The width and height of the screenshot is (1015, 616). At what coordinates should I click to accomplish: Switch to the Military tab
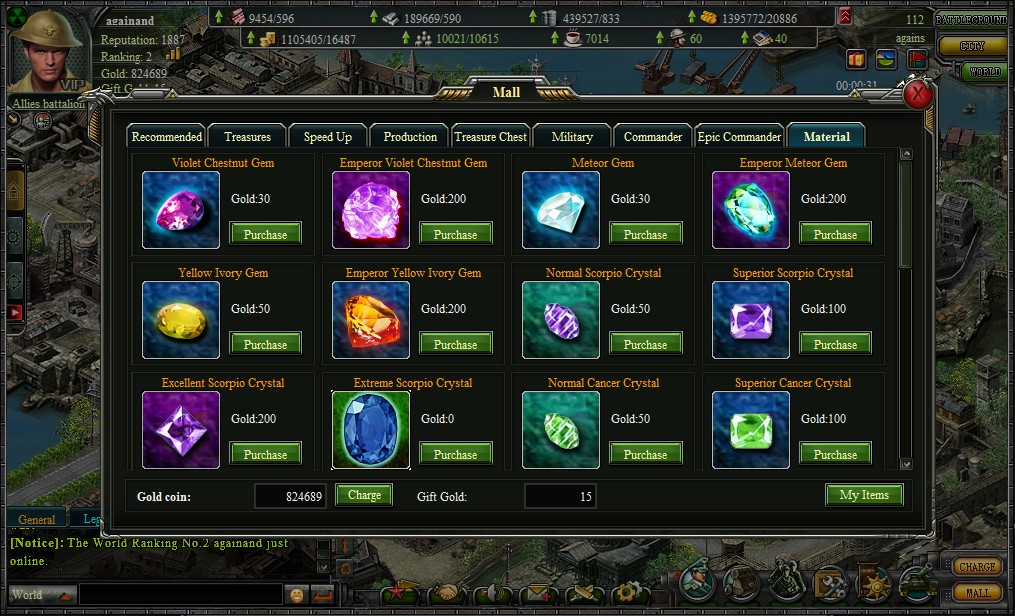click(572, 137)
